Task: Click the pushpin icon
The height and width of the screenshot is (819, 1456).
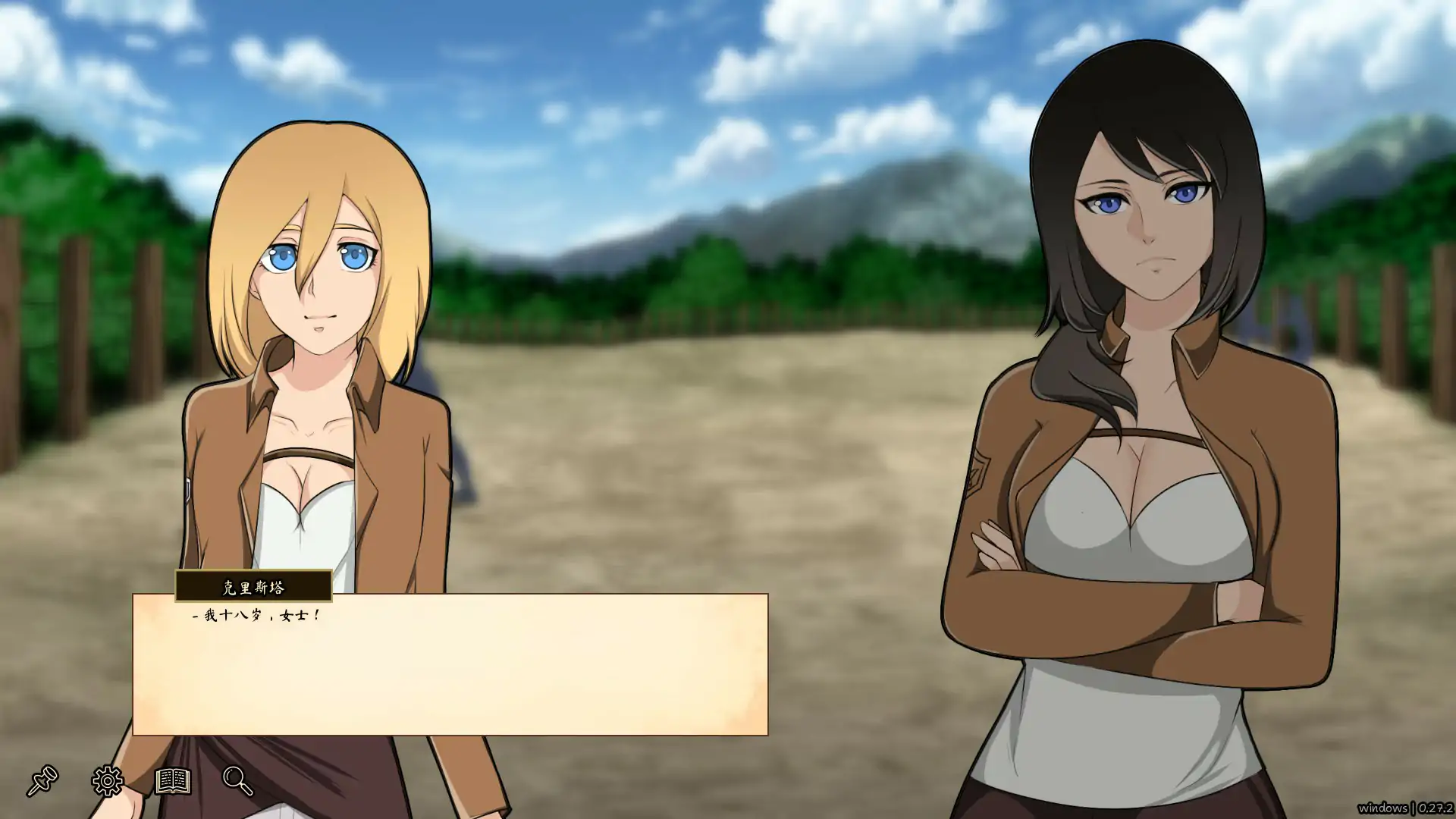Action: pos(42,781)
